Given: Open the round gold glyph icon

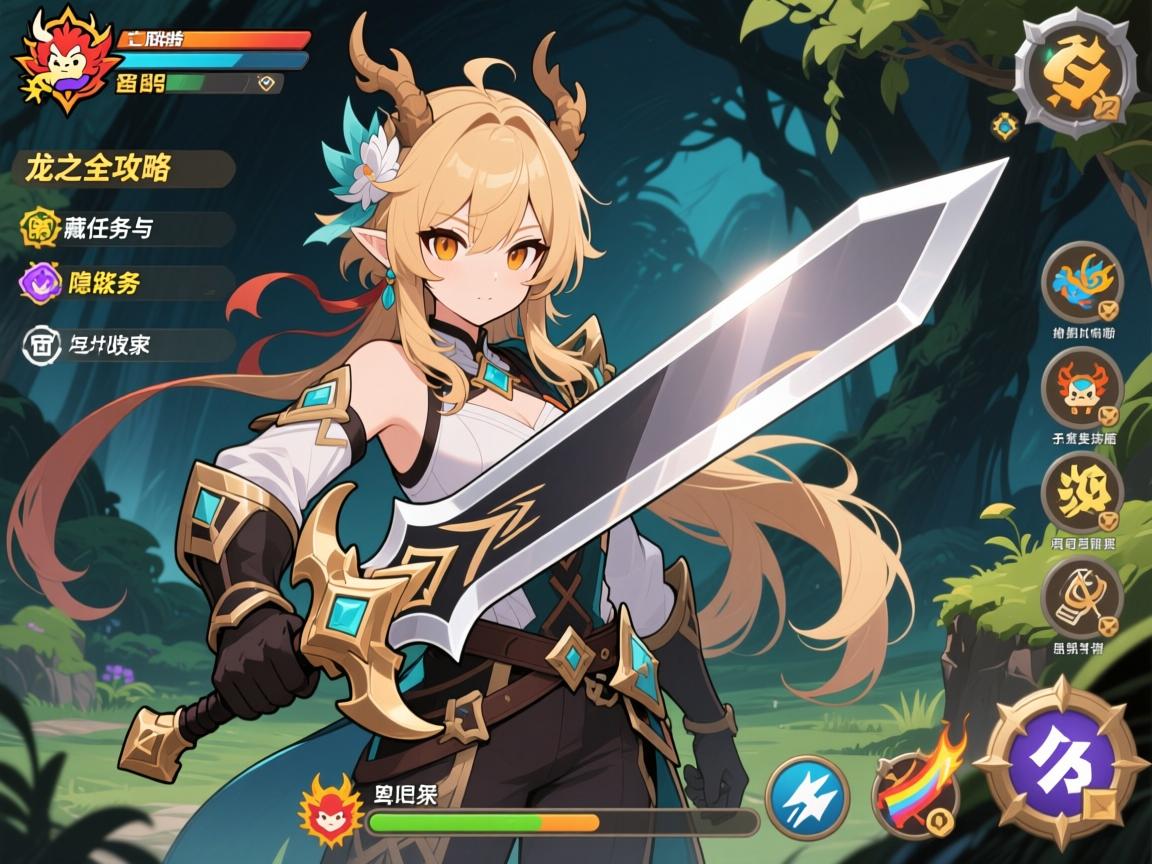Looking at the screenshot, I should point(1082,493).
